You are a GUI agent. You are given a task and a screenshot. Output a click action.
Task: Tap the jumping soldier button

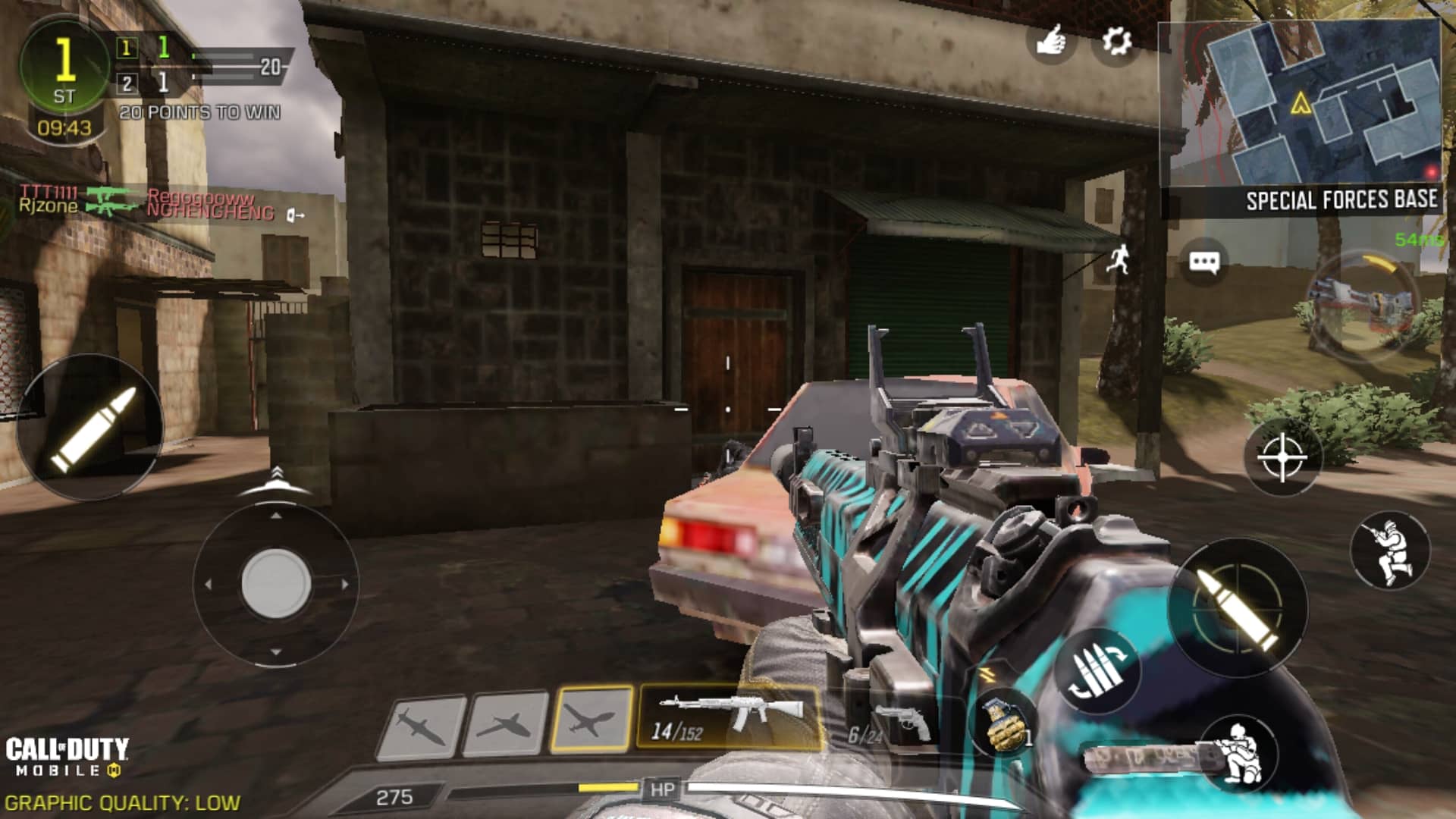(1389, 551)
